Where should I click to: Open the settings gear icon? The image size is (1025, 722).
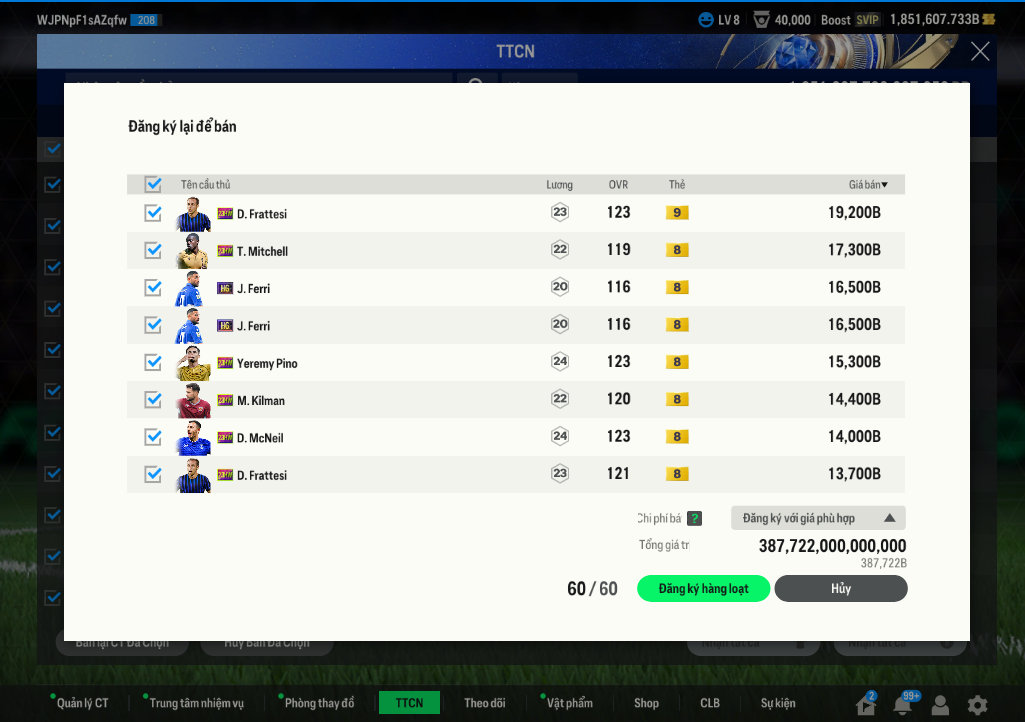coord(977,705)
